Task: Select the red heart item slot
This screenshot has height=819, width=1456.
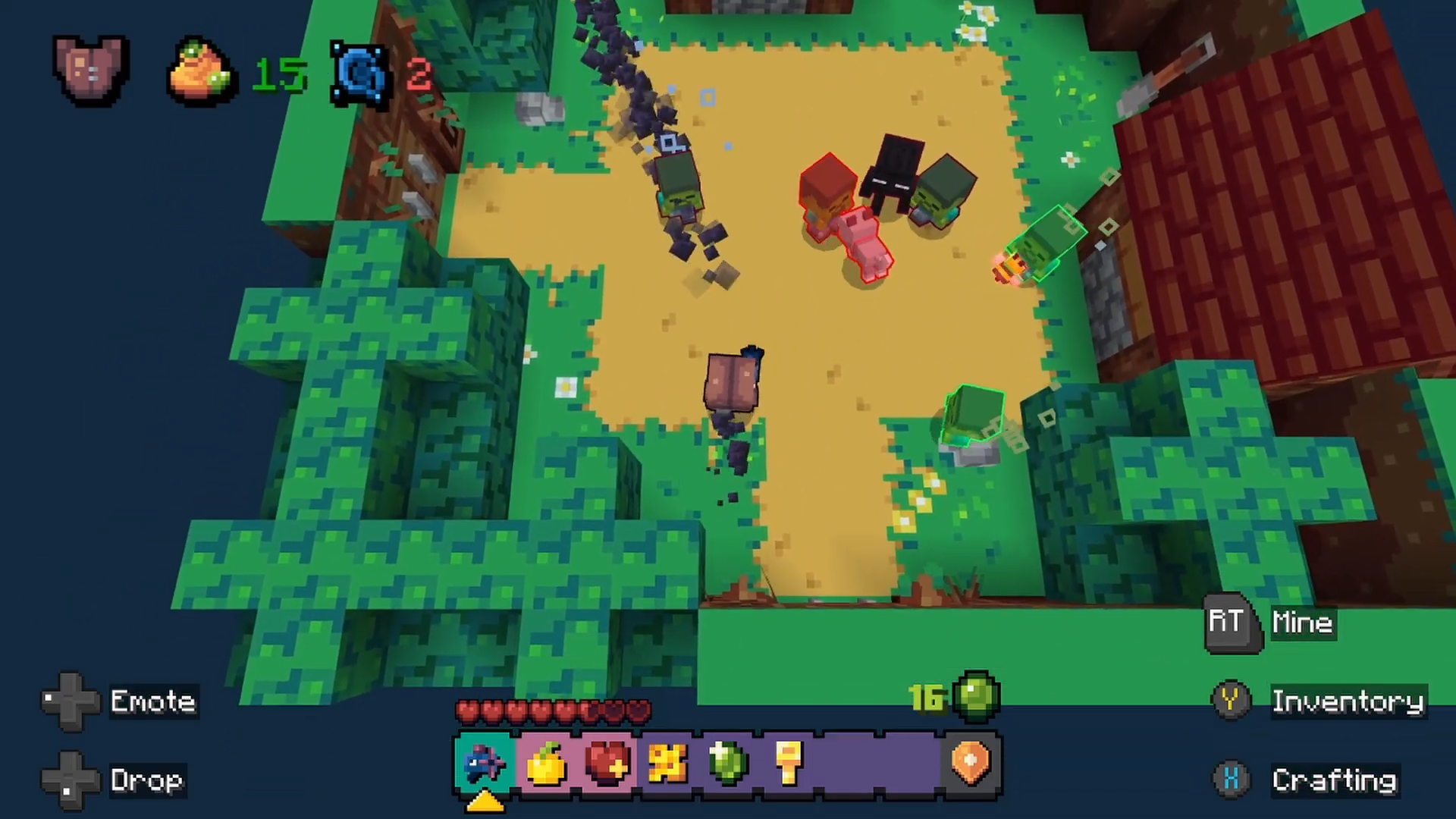Action: (x=607, y=764)
